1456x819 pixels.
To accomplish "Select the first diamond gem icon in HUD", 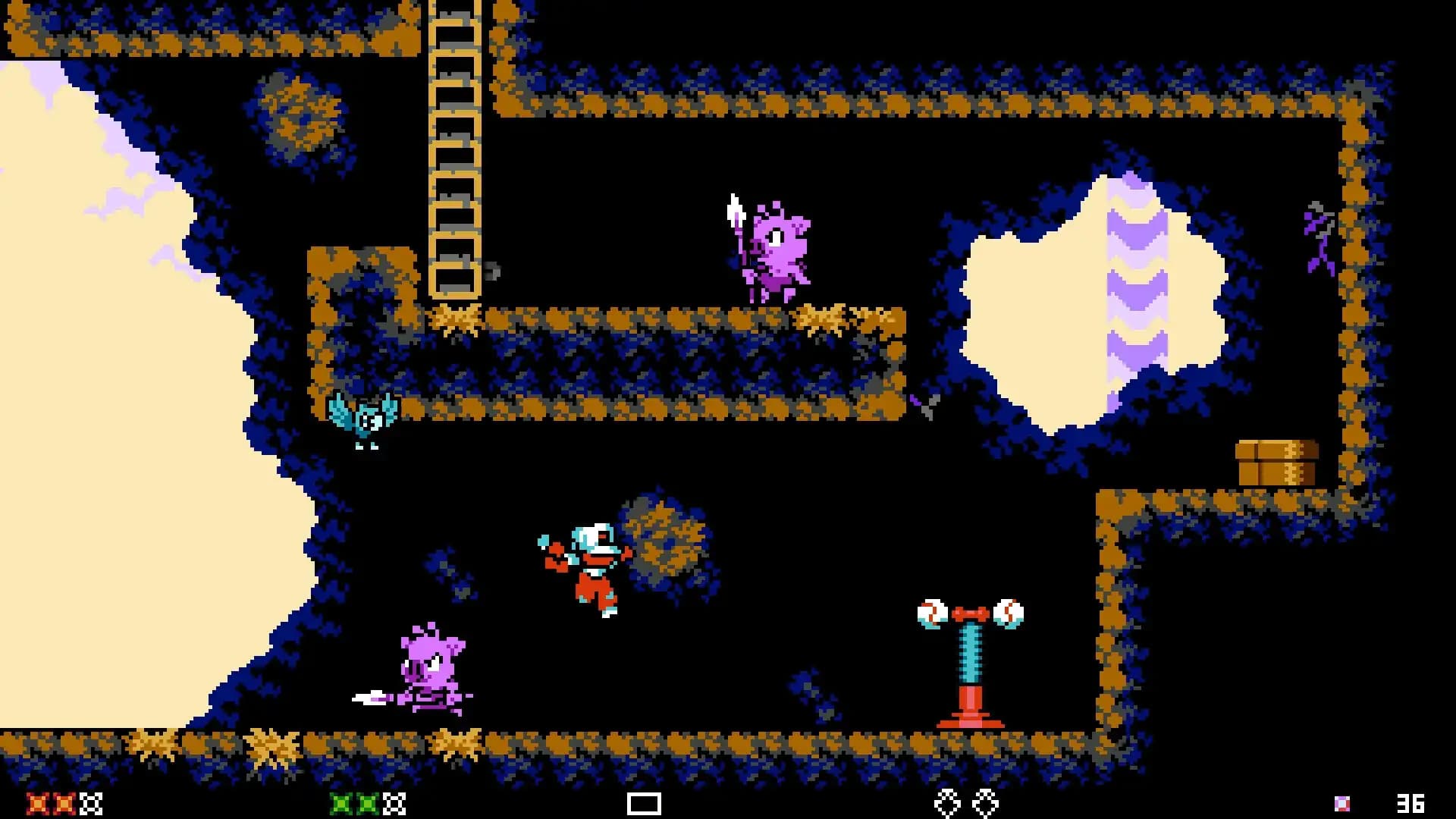I will click(947, 802).
